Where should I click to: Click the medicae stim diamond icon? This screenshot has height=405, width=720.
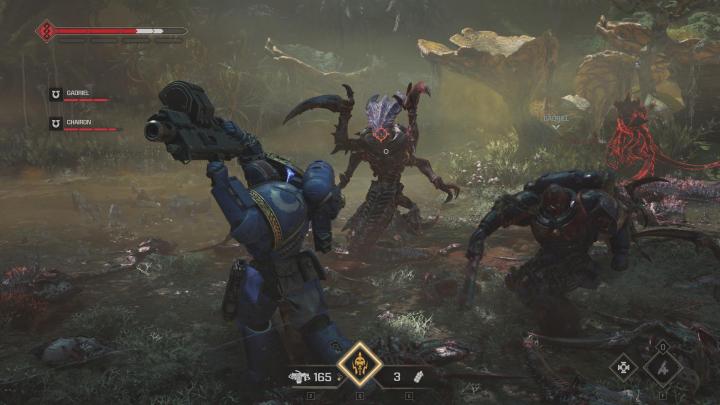(664, 367)
